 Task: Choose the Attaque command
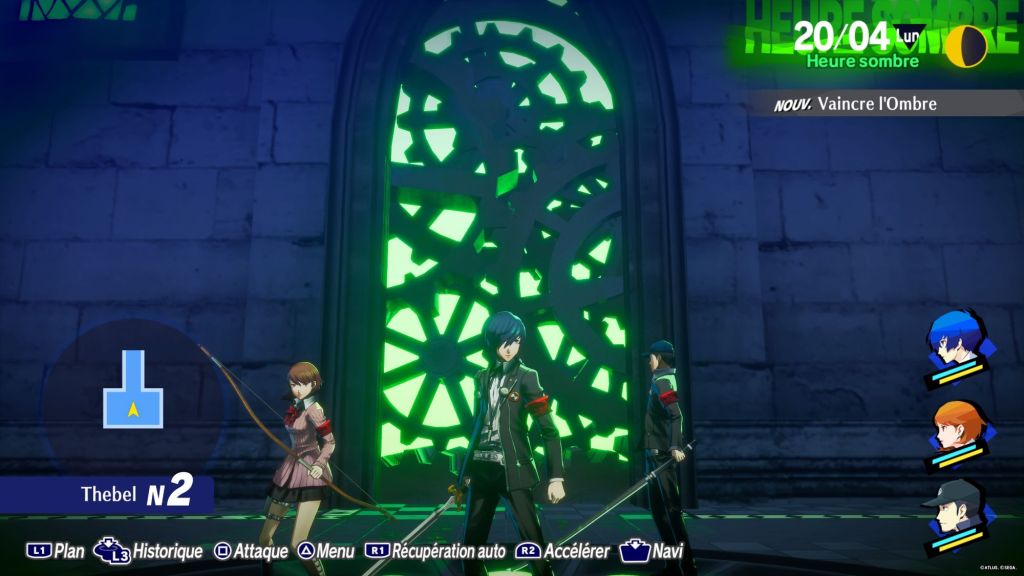[x=252, y=551]
